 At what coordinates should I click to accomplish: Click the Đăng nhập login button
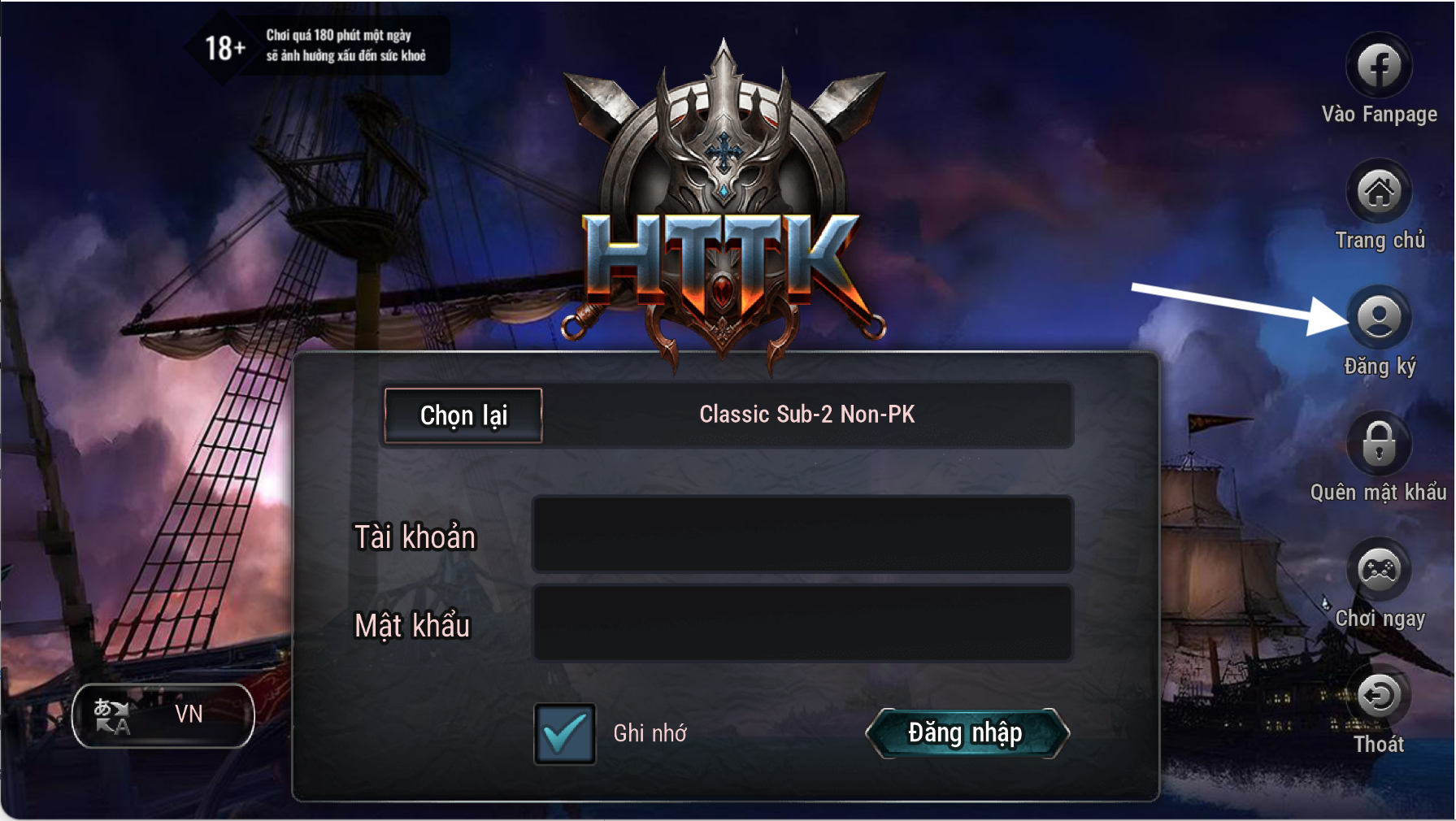(967, 733)
